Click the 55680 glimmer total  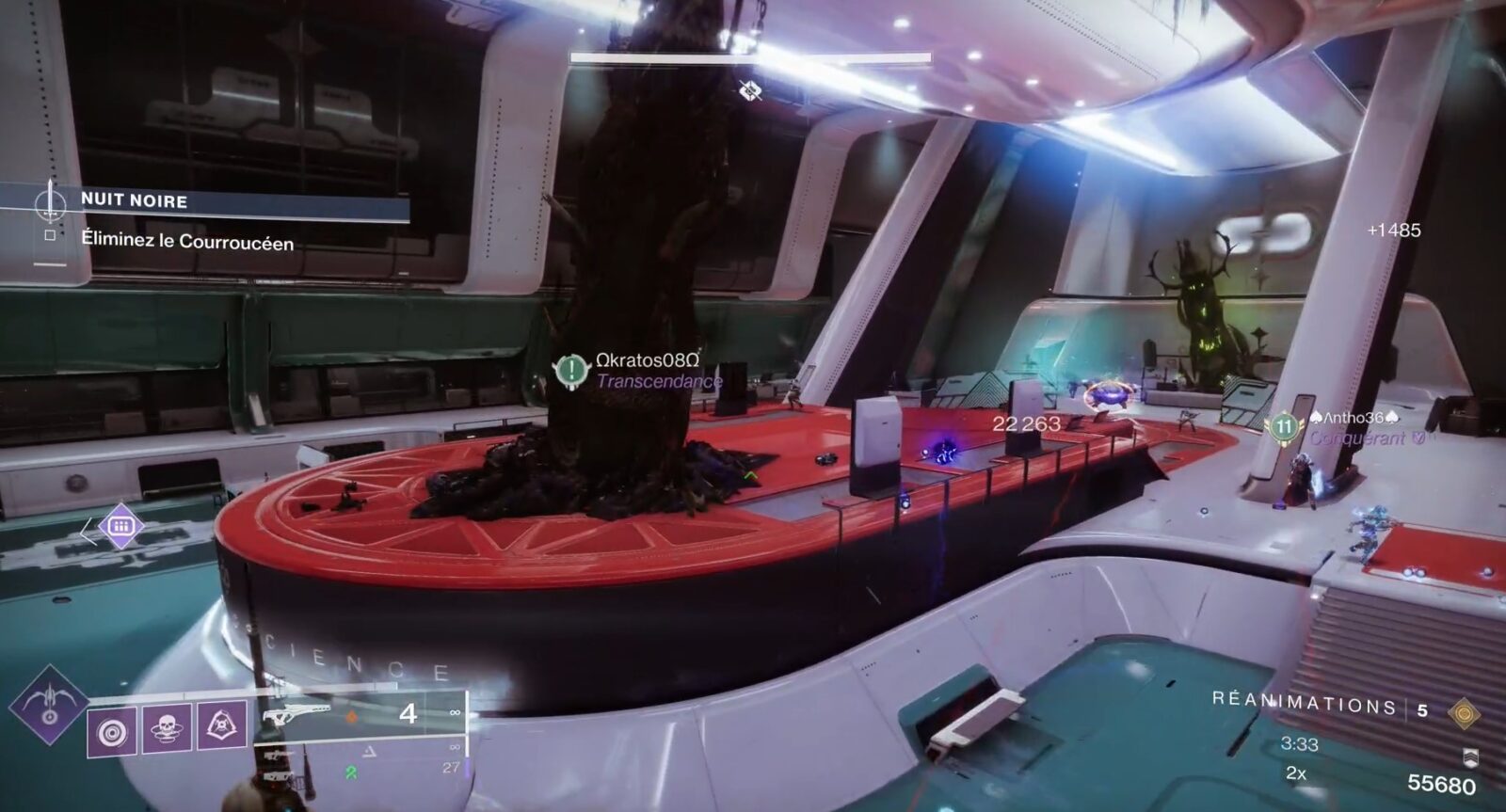tap(1442, 783)
